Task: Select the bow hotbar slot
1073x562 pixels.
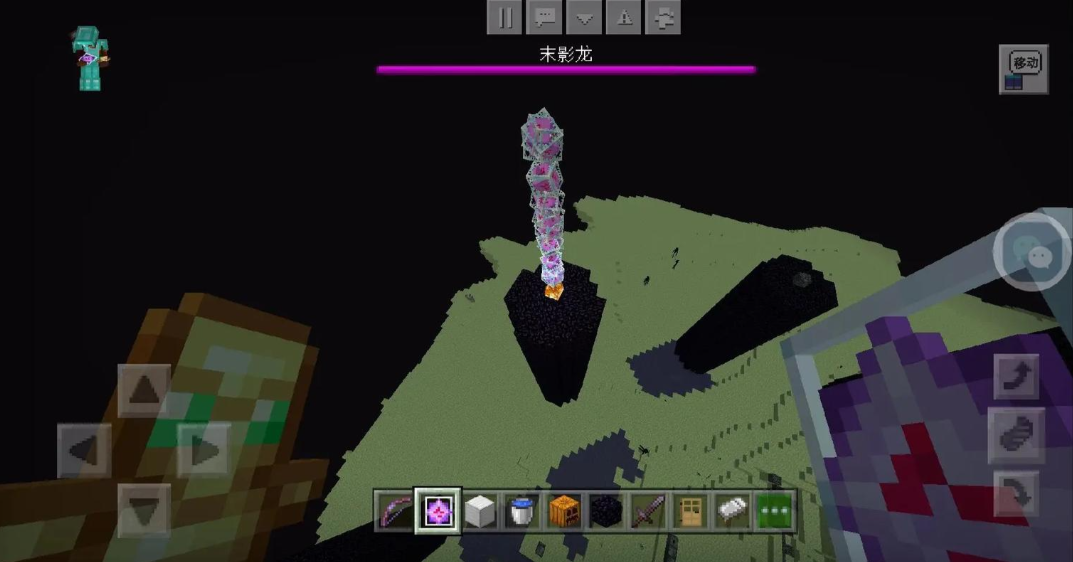Action: coord(394,511)
